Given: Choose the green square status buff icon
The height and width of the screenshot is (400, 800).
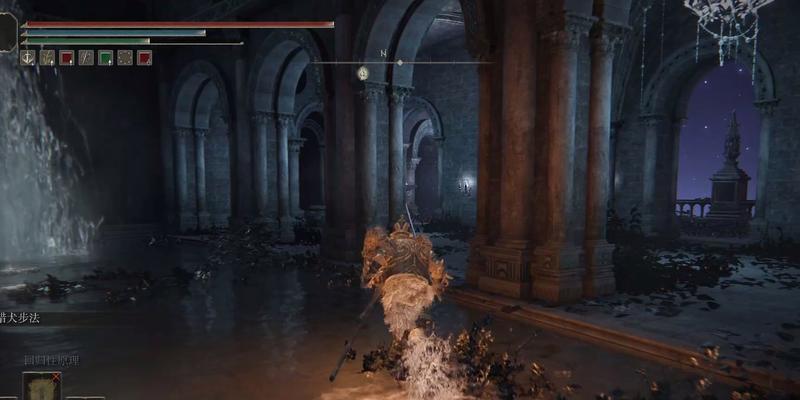Looking at the screenshot, I should tap(105, 58).
